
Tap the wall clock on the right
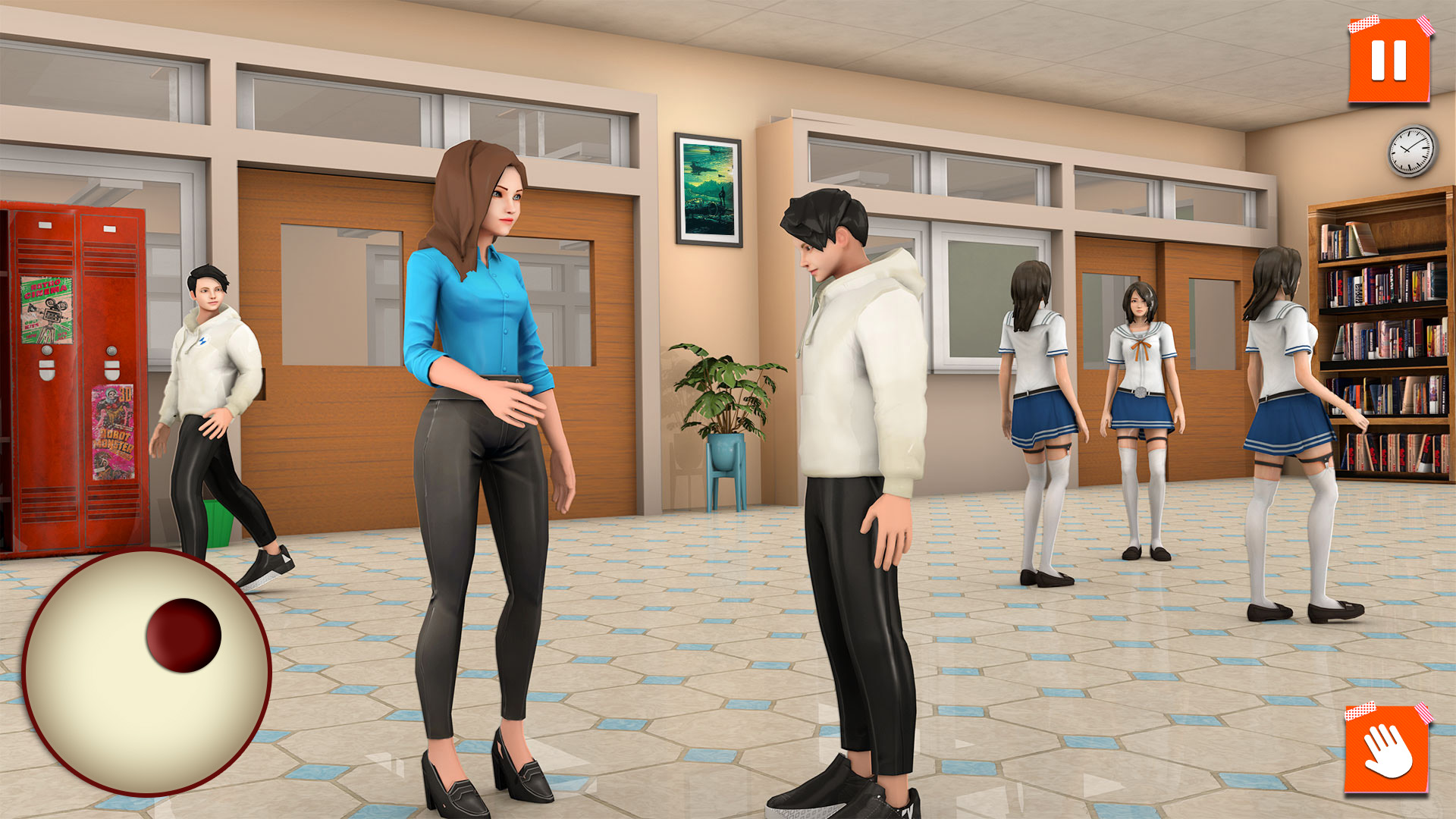click(1412, 152)
